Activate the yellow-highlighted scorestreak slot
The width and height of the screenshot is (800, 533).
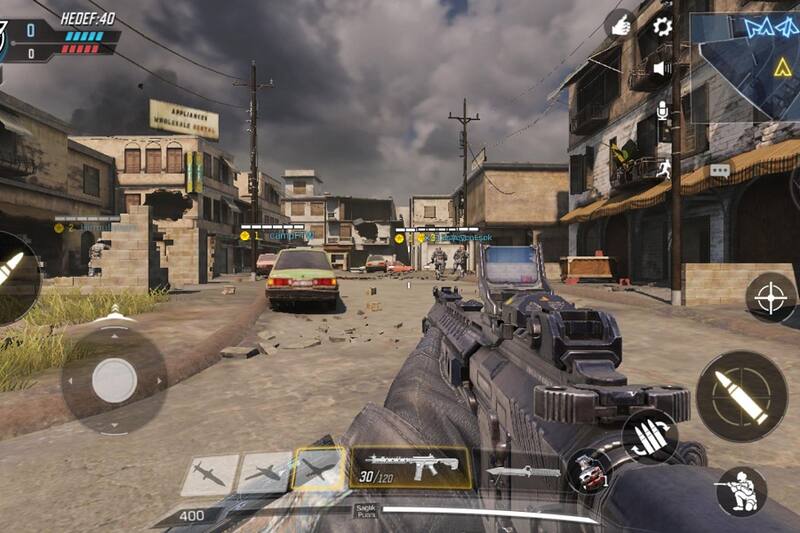pyautogui.click(x=319, y=469)
